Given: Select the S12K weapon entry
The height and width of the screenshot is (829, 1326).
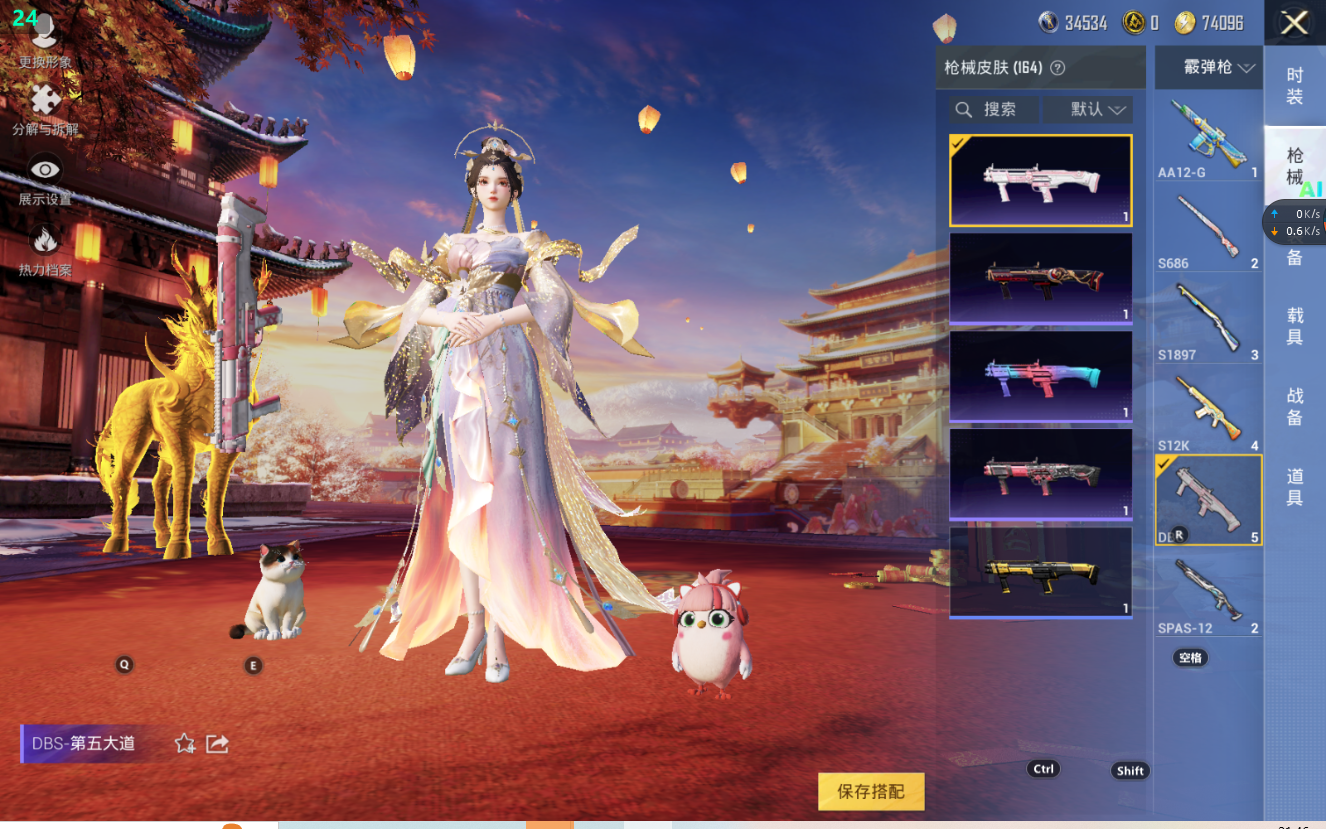Looking at the screenshot, I should tap(1208, 411).
